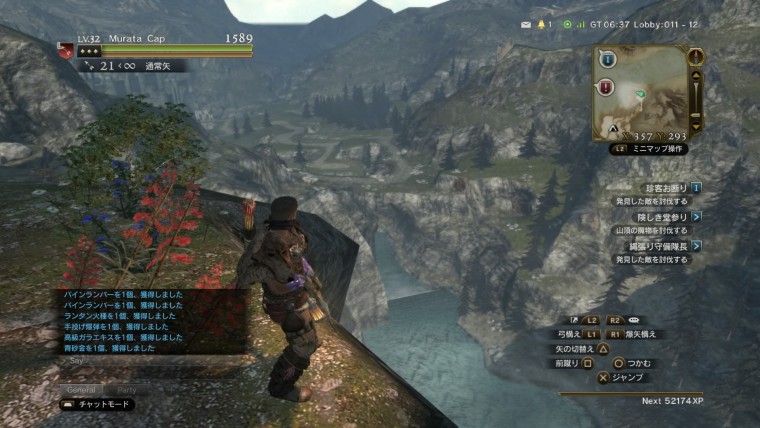Open the mail envelope icon
This screenshot has width=760, height=428.
point(526,24)
